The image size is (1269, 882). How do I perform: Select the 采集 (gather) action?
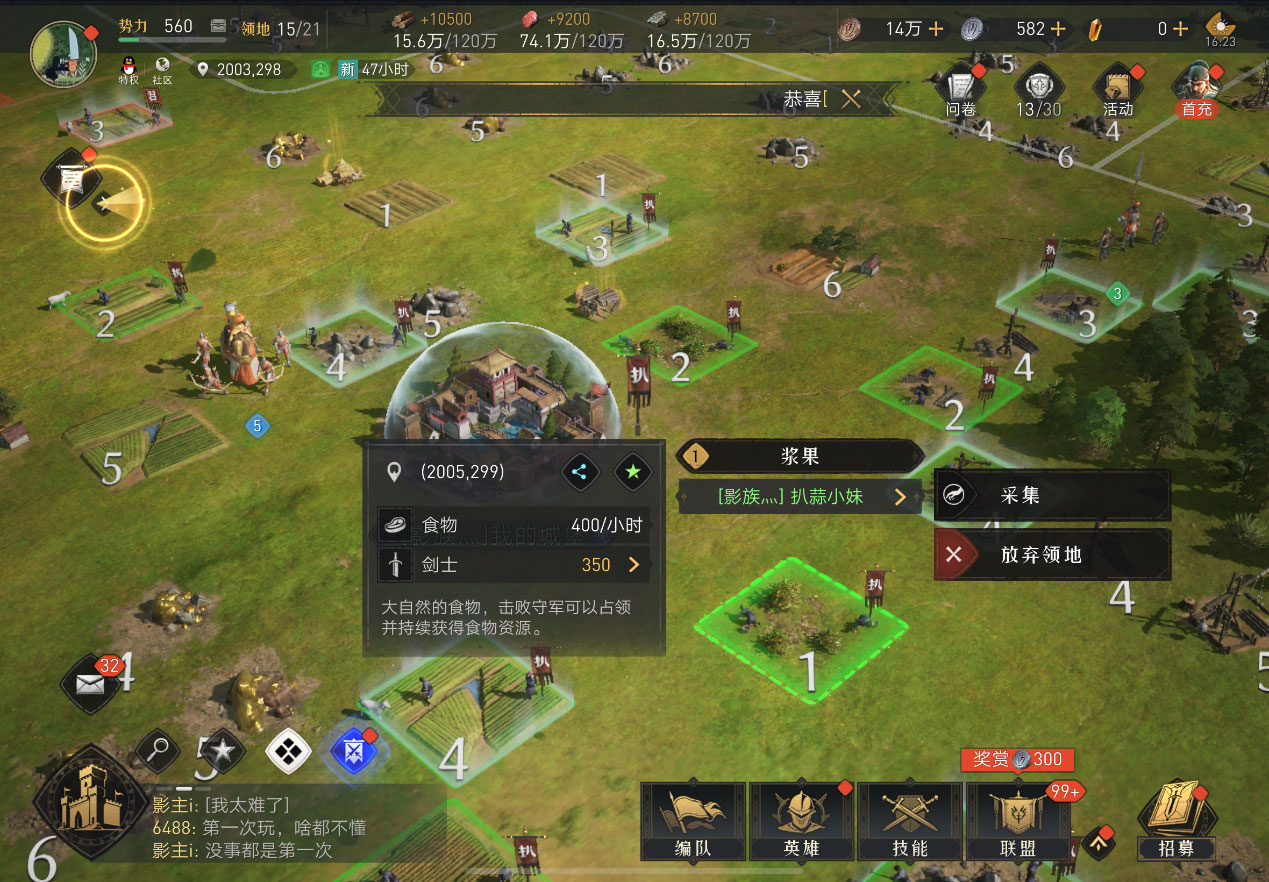pyautogui.click(x=1051, y=496)
